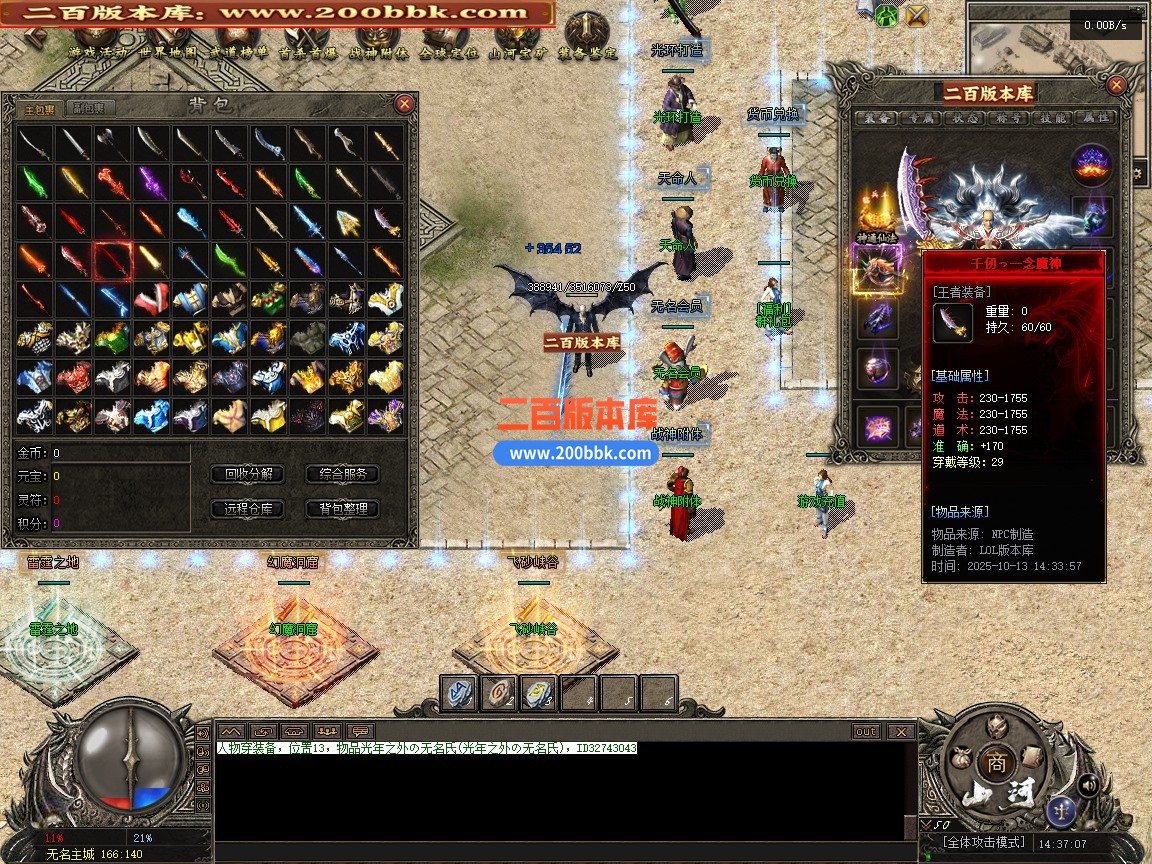1152x864 pixels.
Task: Open the 远程仓库 remote warehouse
Action: tap(248, 509)
